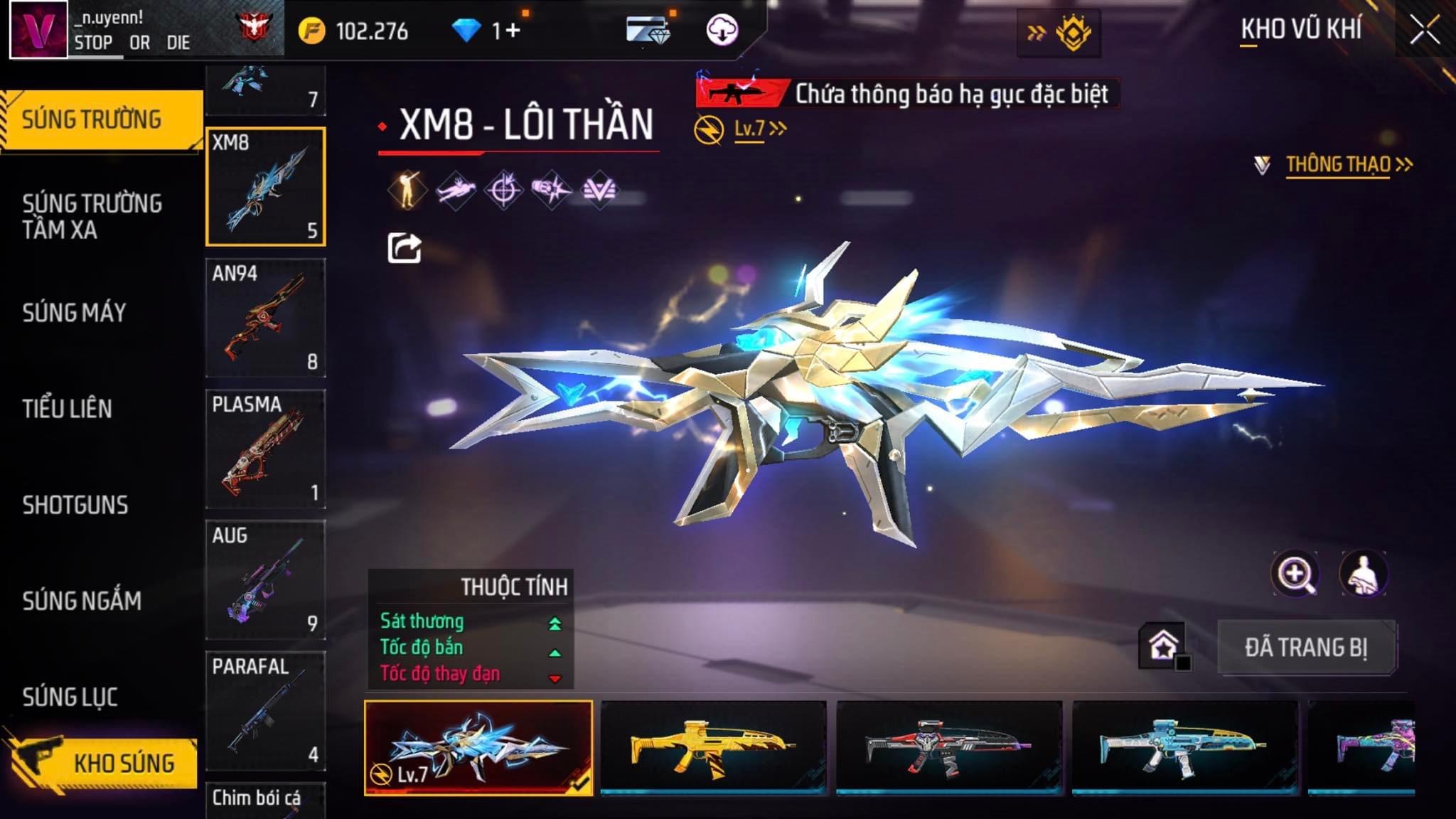The image size is (1456, 819).
Task: Select the yellow XM8 skin thumbnail
Action: tap(713, 746)
